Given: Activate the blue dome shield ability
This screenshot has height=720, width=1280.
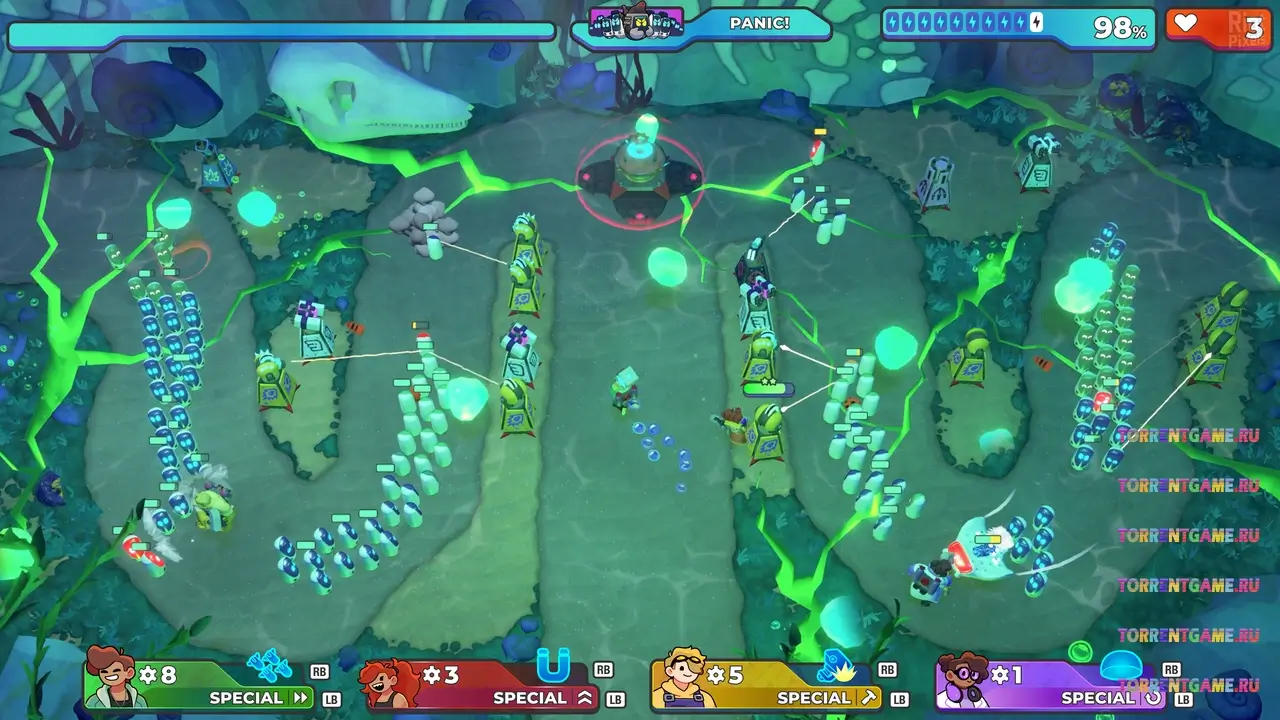Looking at the screenshot, I should coord(1120,666).
